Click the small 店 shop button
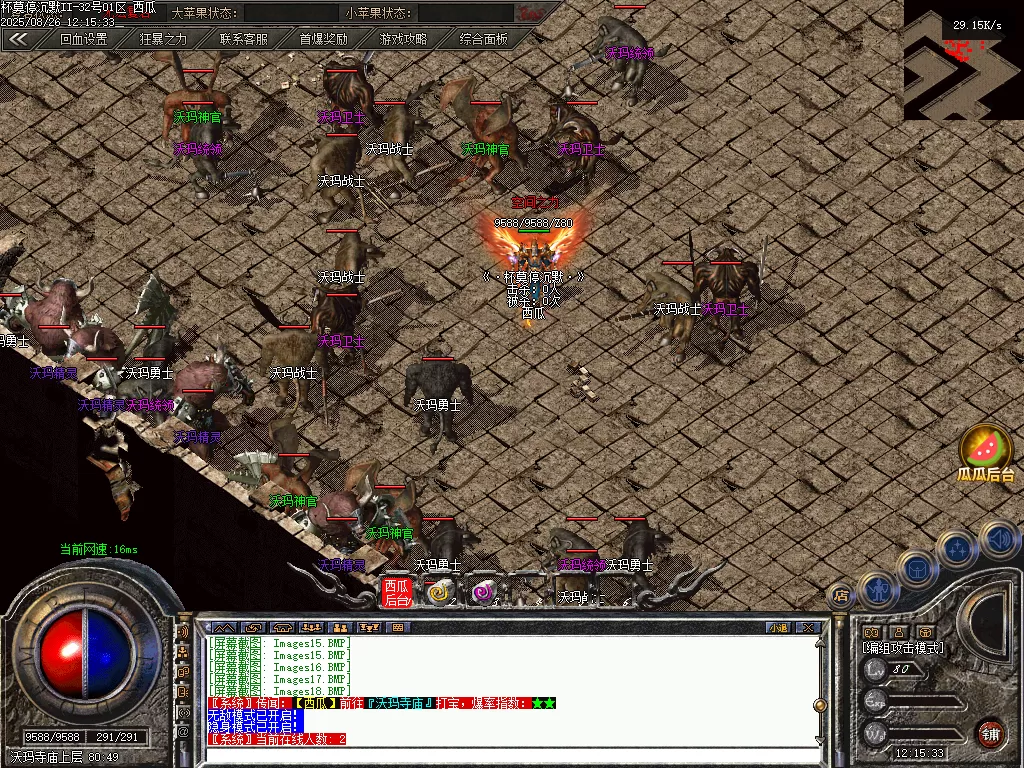The height and width of the screenshot is (768, 1024). click(841, 595)
